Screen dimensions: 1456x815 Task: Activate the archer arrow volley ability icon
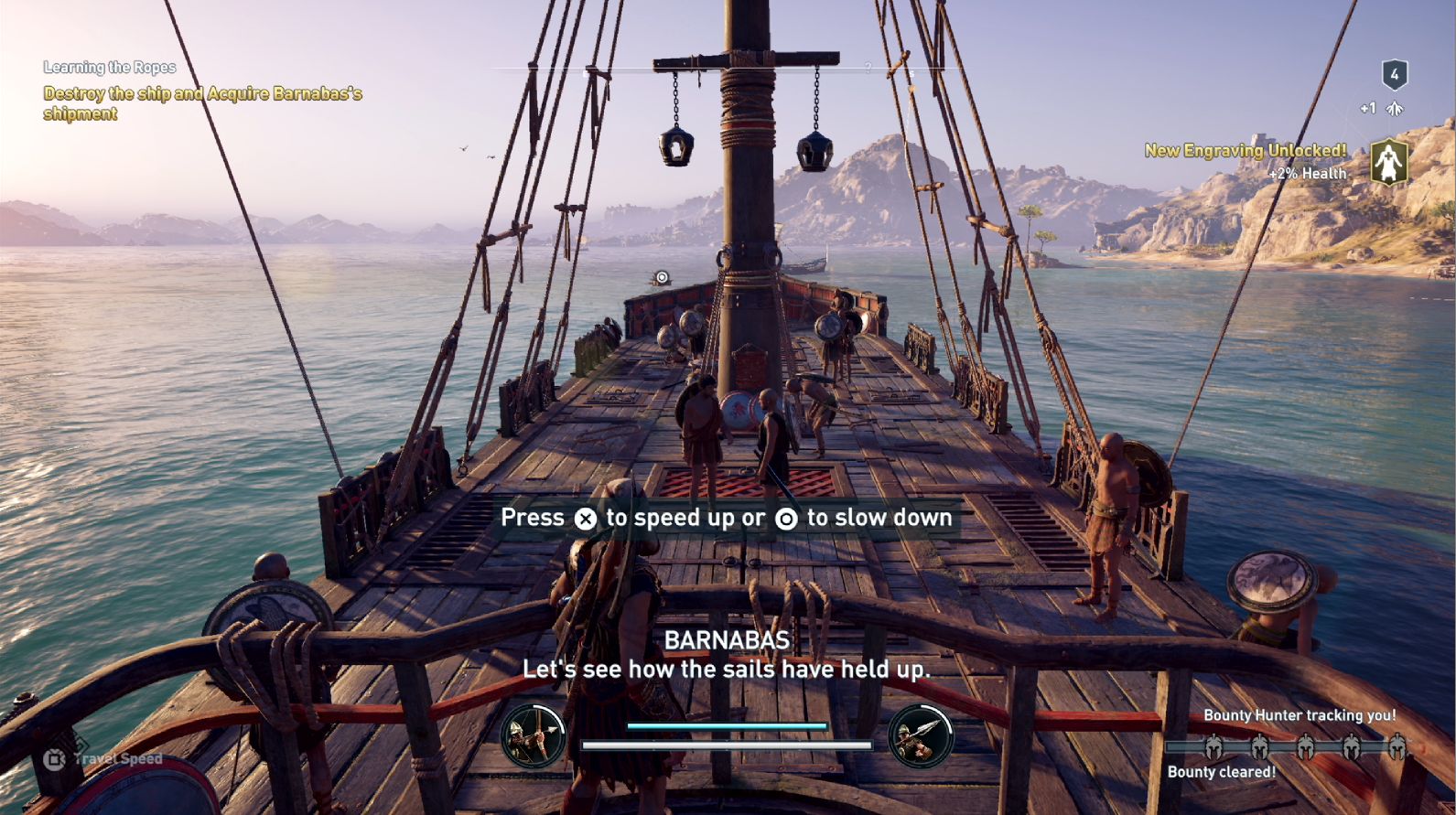[533, 736]
